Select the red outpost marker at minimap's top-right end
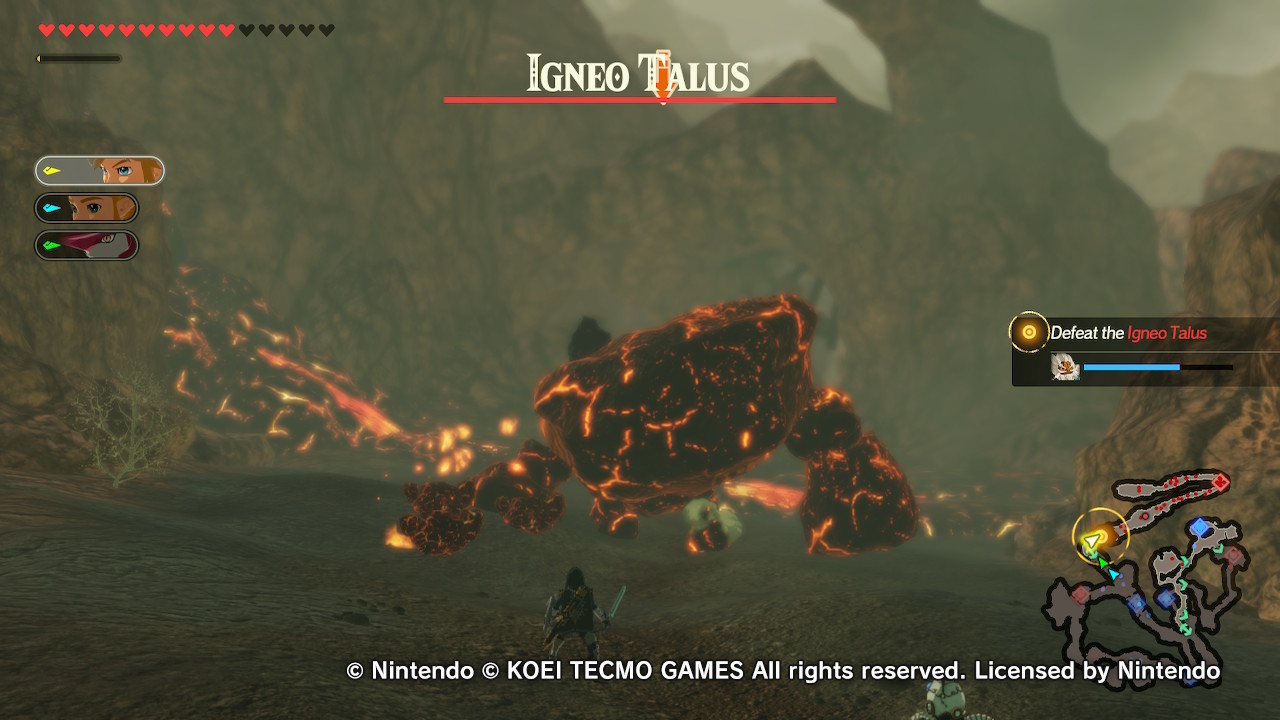This screenshot has height=720, width=1280. 1220,483
